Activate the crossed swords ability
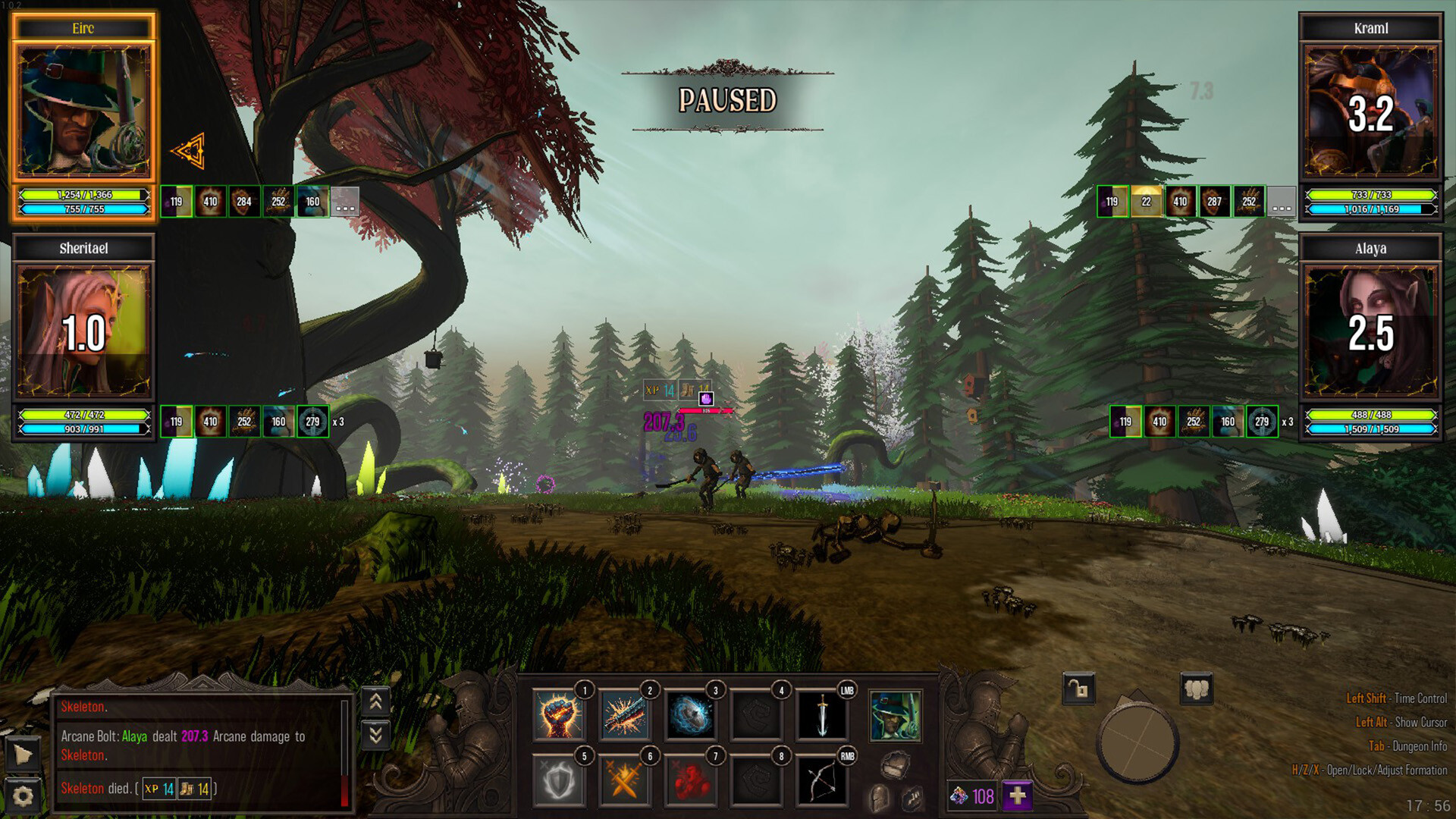The height and width of the screenshot is (819, 1456). [625, 781]
